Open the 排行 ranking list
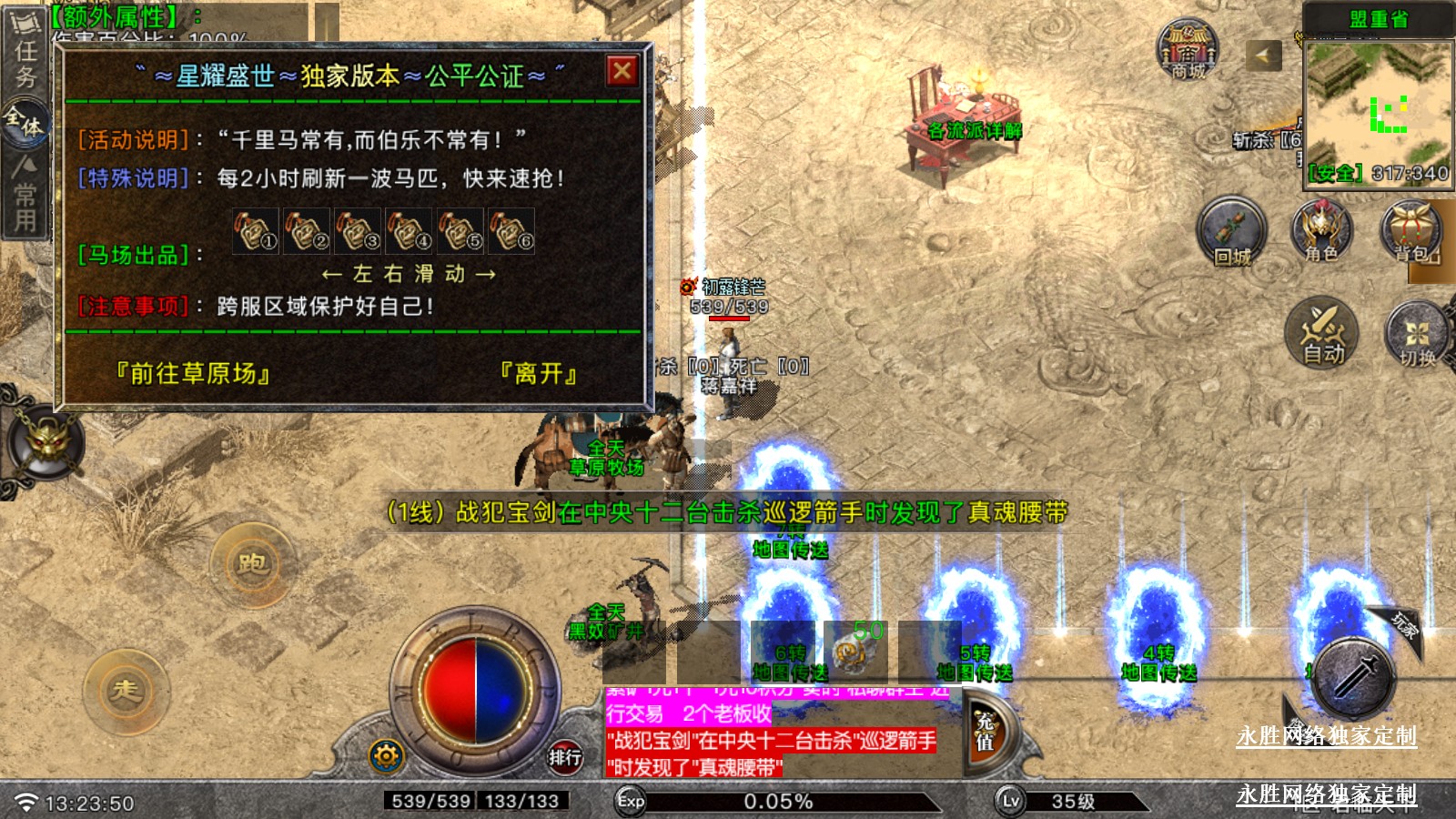The width and height of the screenshot is (1456, 819). point(564,756)
